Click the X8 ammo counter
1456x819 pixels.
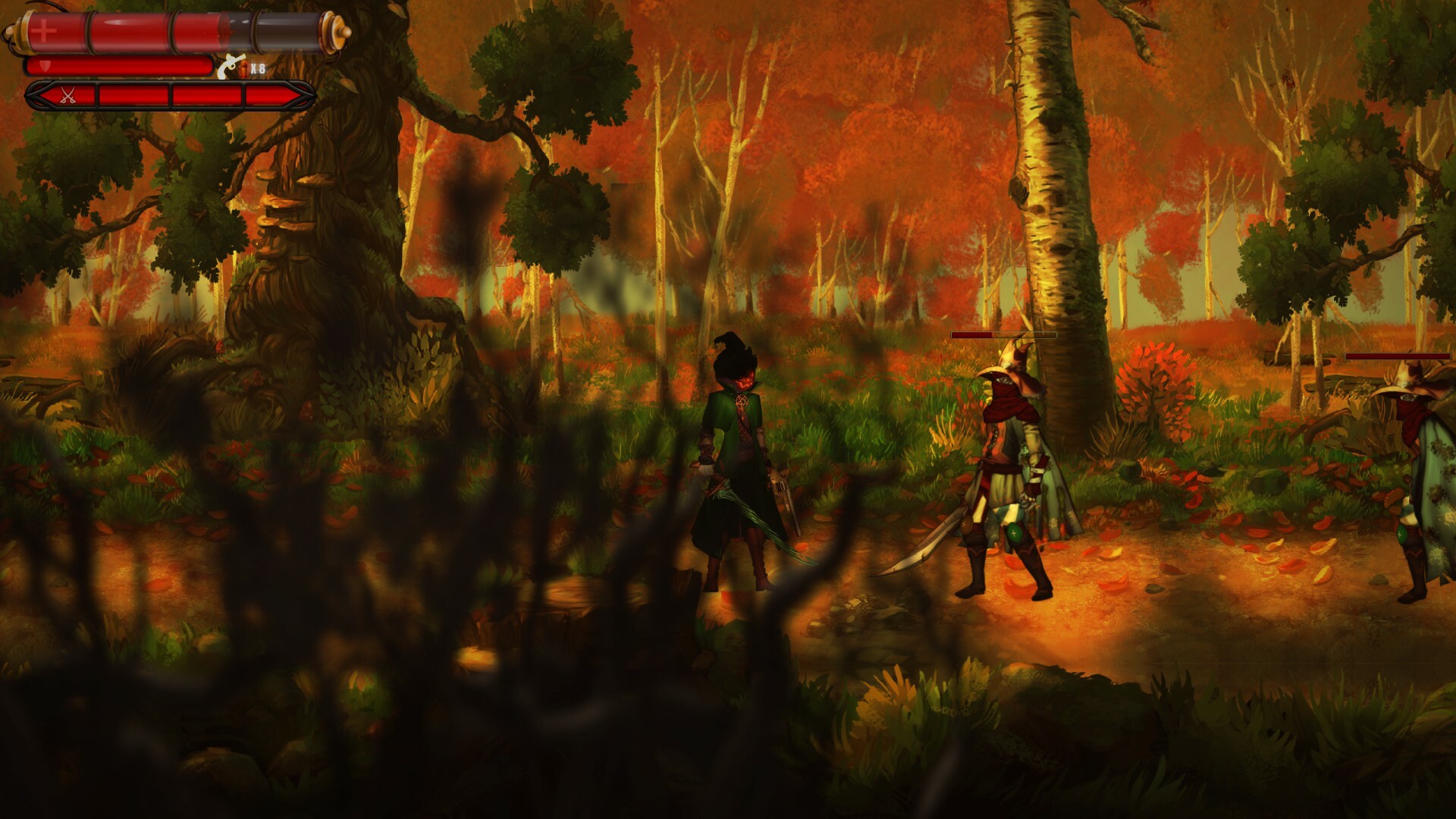pyautogui.click(x=258, y=69)
